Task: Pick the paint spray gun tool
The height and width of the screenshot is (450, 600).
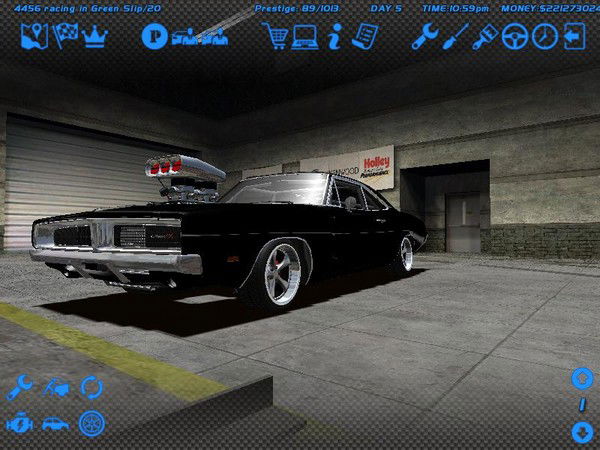Action: 486,37
